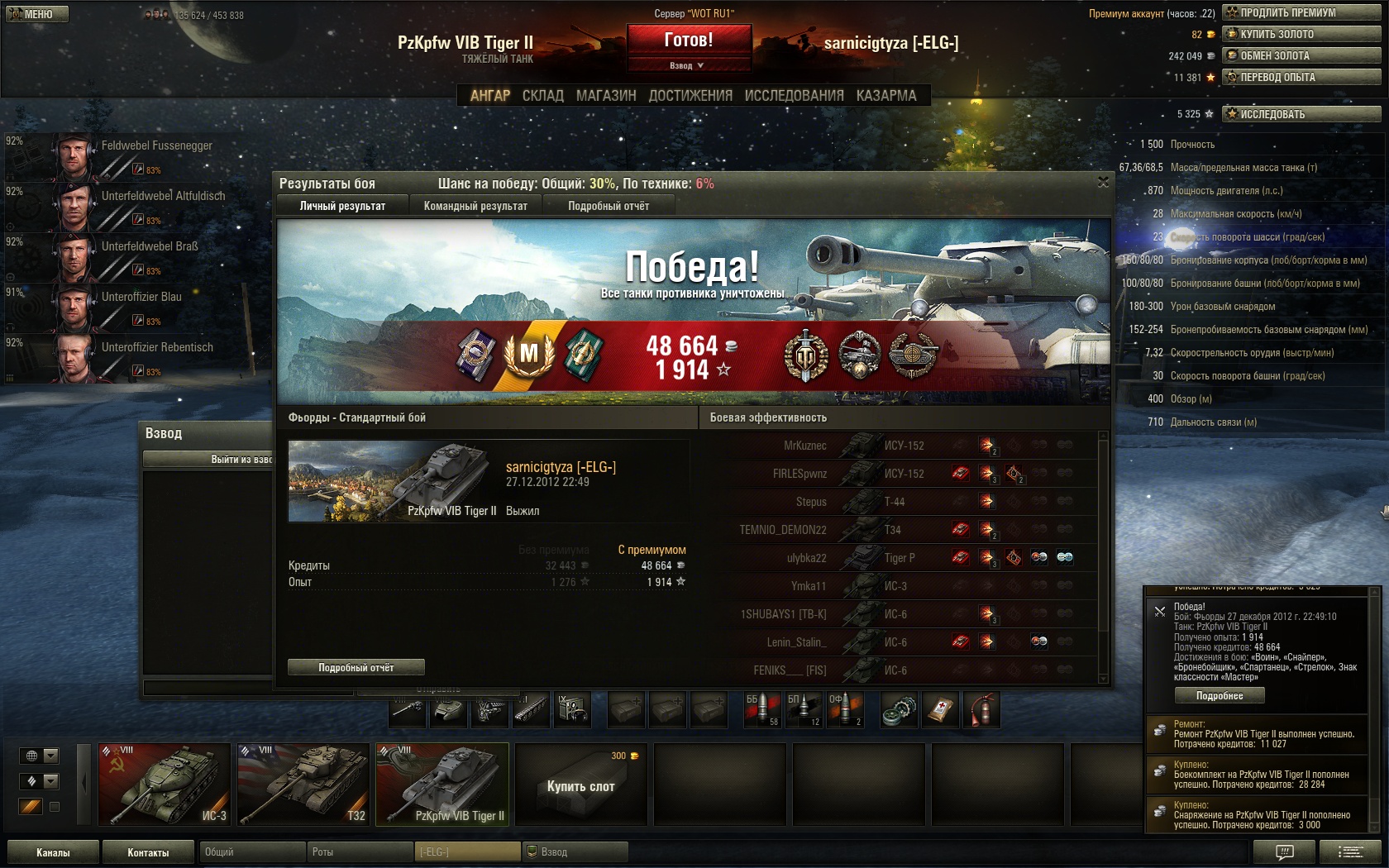Select the ДОСТИЖЕНИЯ tab
Image resolution: width=1389 pixels, height=868 pixels.
[690, 96]
